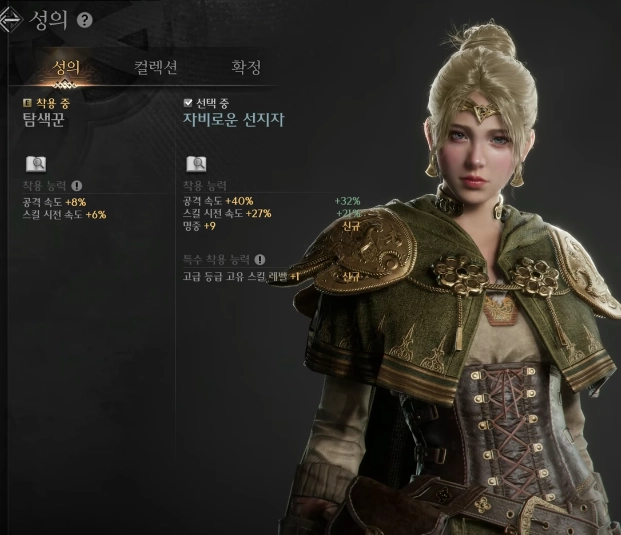Open the 특수 착용 능력 info icon
Viewport: 621px width, 535px height.
260,260
